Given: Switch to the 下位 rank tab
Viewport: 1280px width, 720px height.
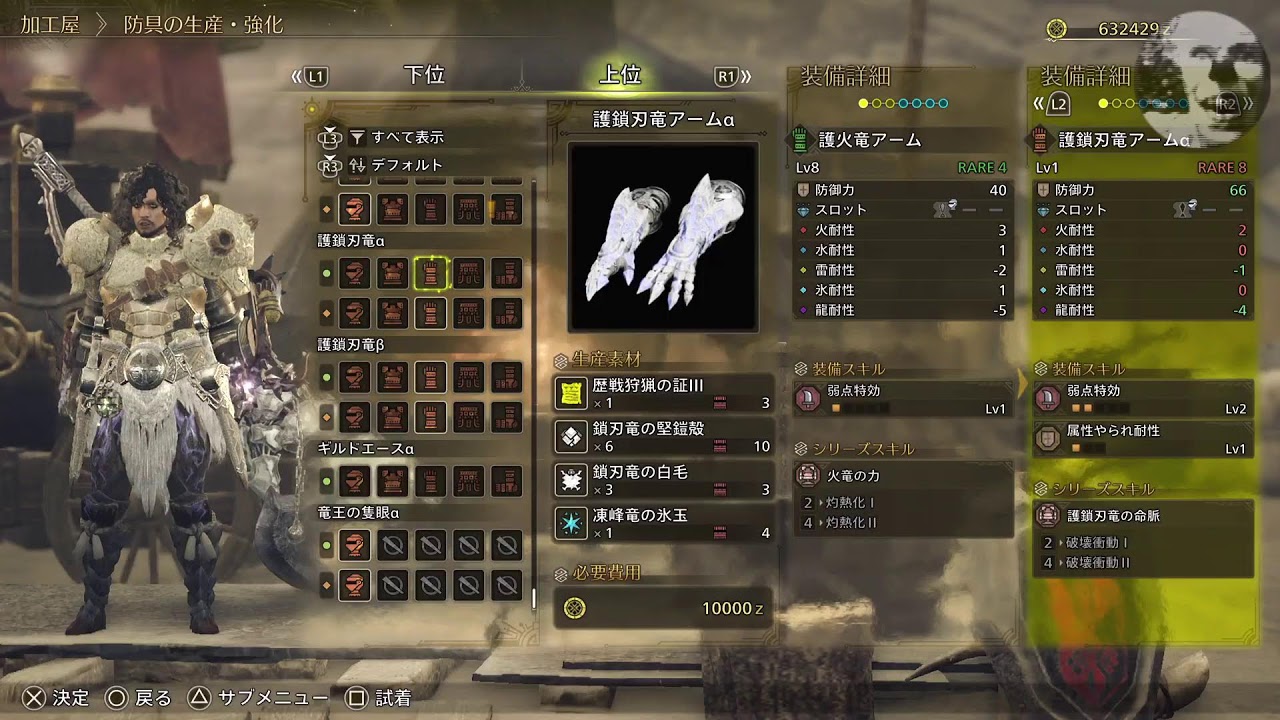Looking at the screenshot, I should click(423, 76).
